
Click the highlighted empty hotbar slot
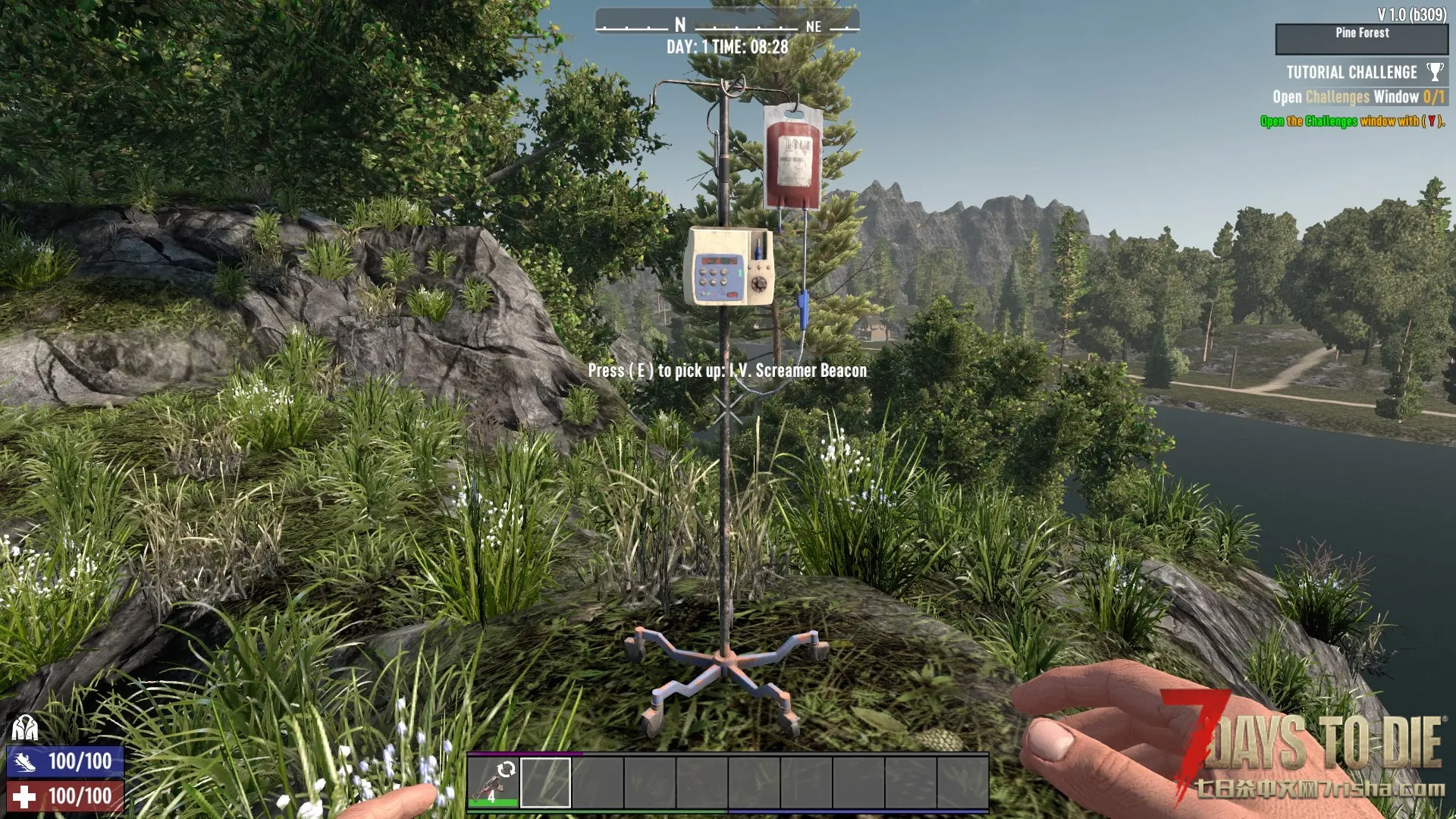(x=545, y=782)
